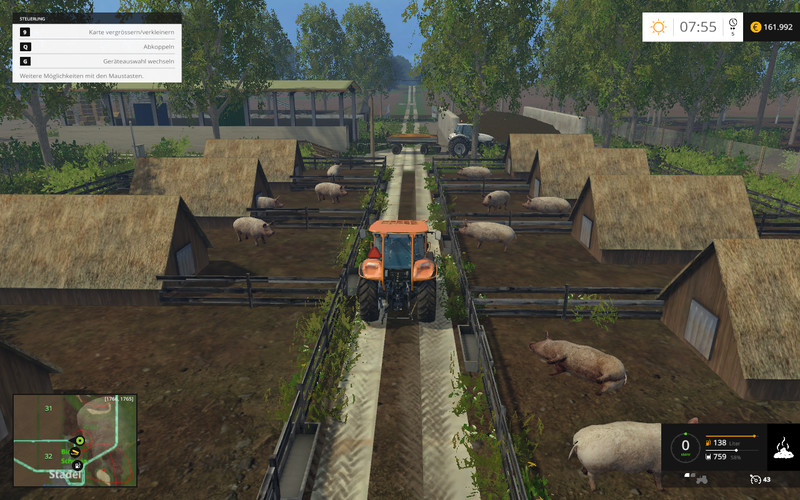800x500 pixels.
Task: Select the green player marker on the minimap
Action: (x=78, y=441)
